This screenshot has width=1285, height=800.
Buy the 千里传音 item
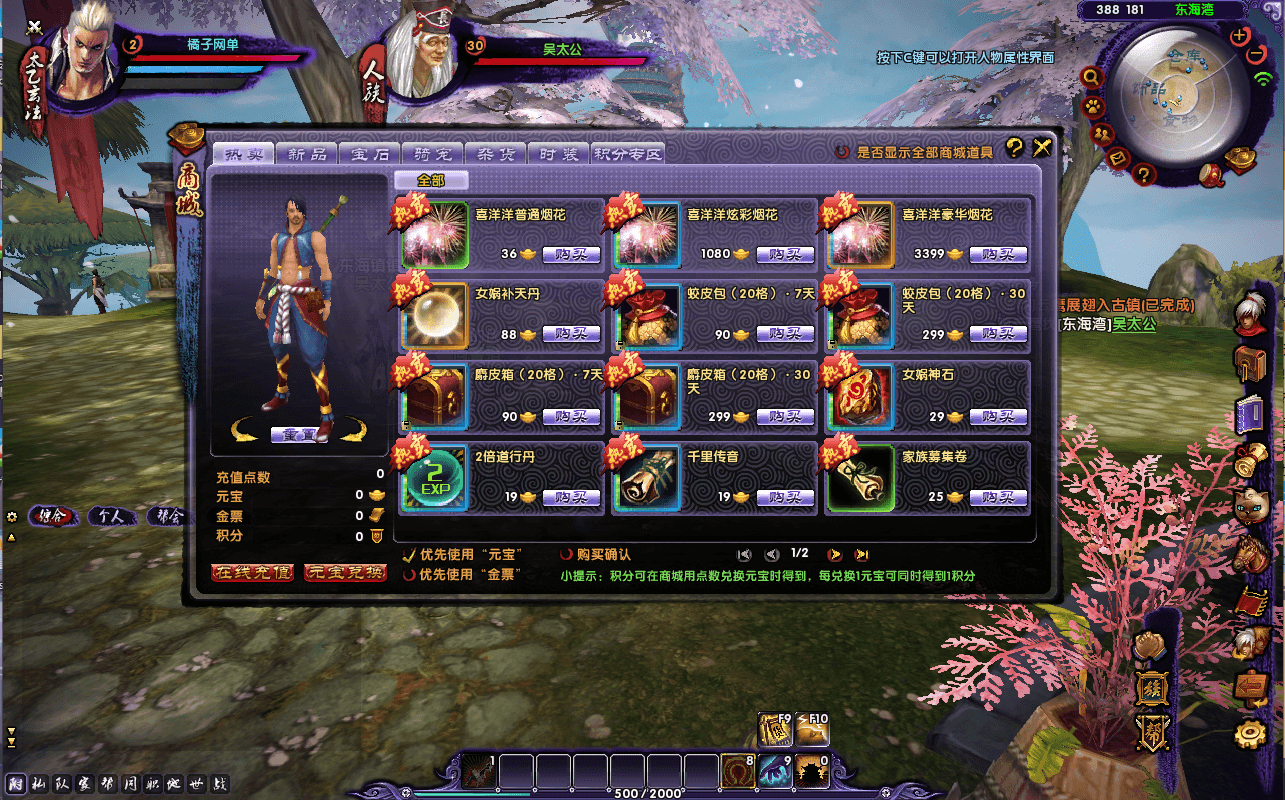point(785,497)
